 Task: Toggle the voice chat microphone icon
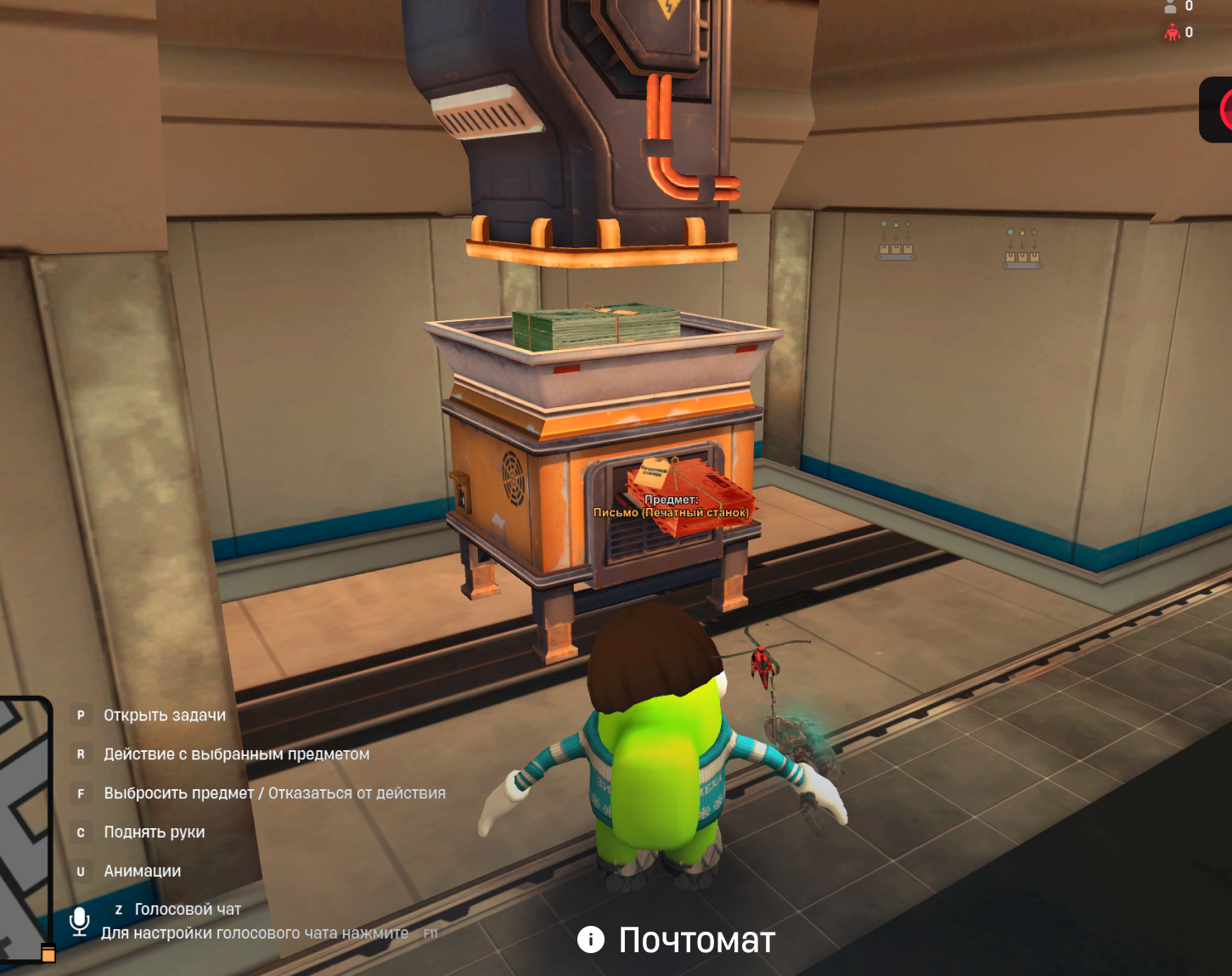click(x=80, y=921)
